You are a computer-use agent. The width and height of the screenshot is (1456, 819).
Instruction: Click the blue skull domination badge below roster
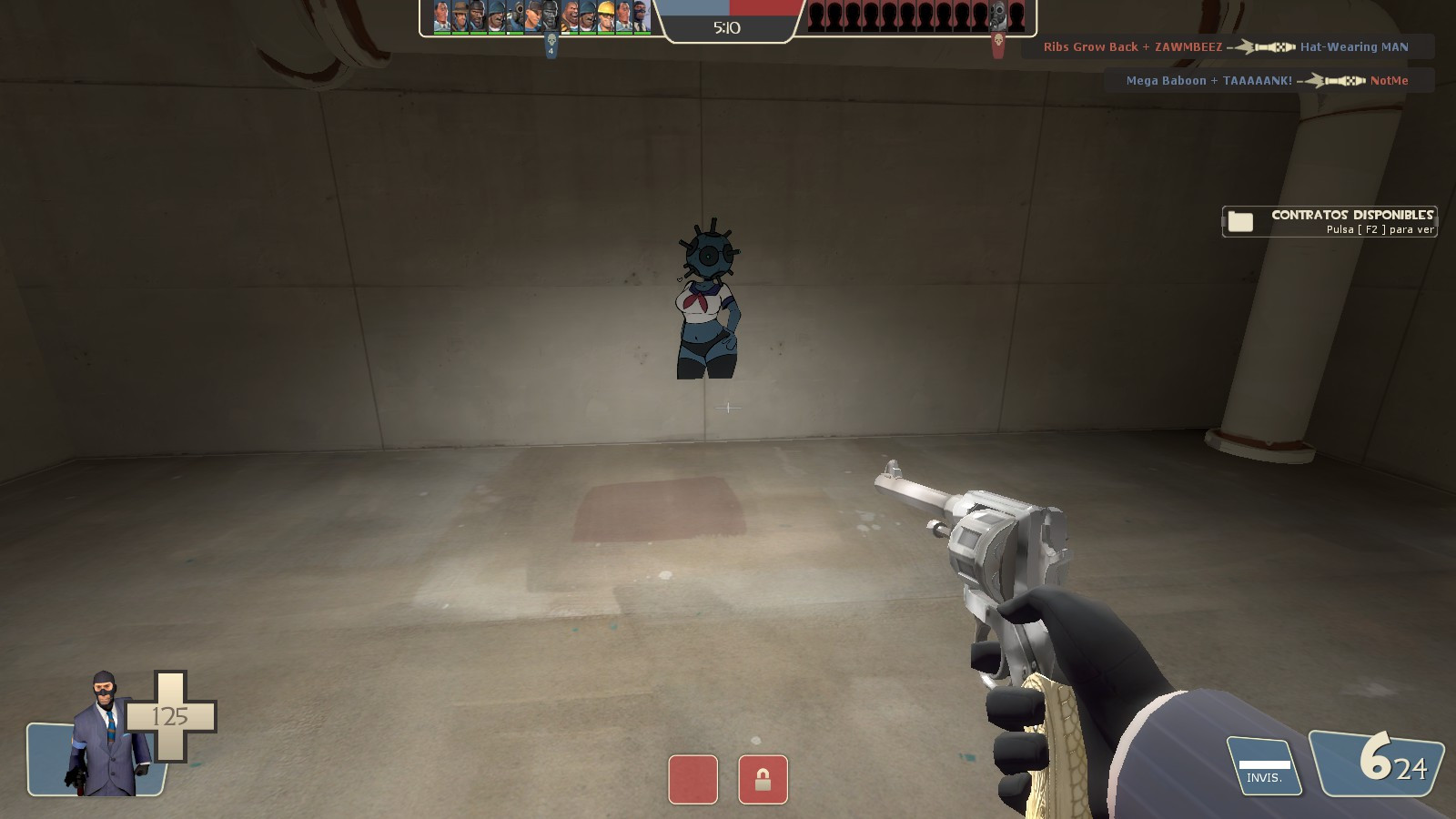tap(551, 40)
